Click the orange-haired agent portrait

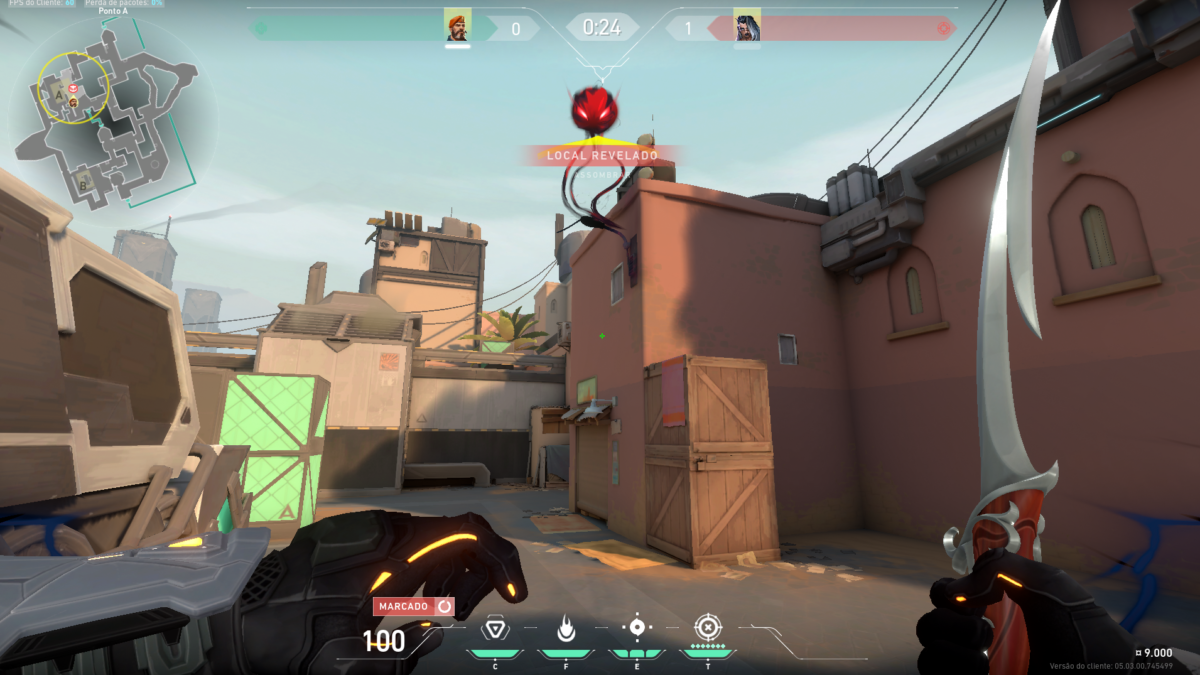[x=457, y=26]
